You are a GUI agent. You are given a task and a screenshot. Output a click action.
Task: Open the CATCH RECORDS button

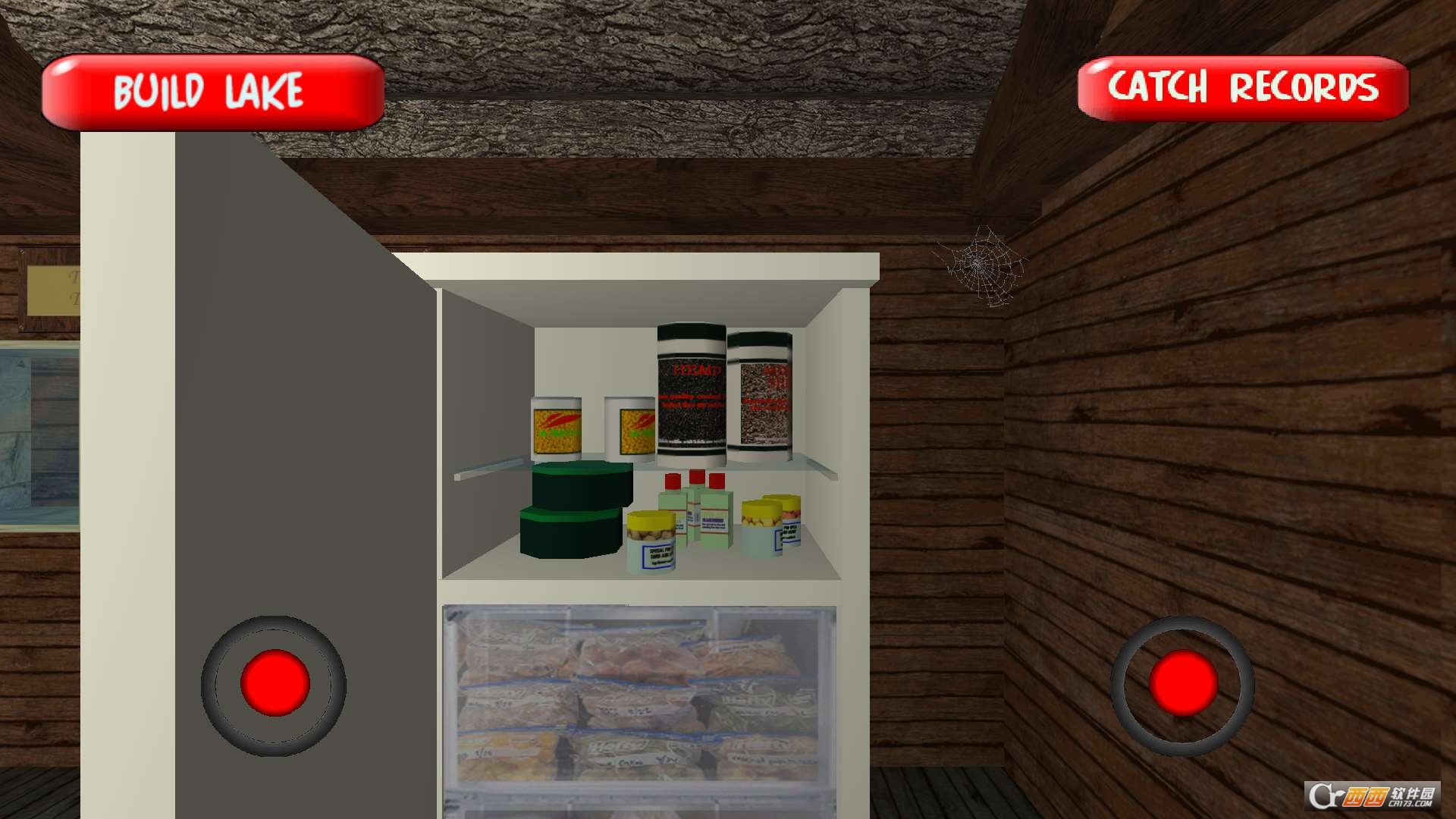coord(1241,88)
